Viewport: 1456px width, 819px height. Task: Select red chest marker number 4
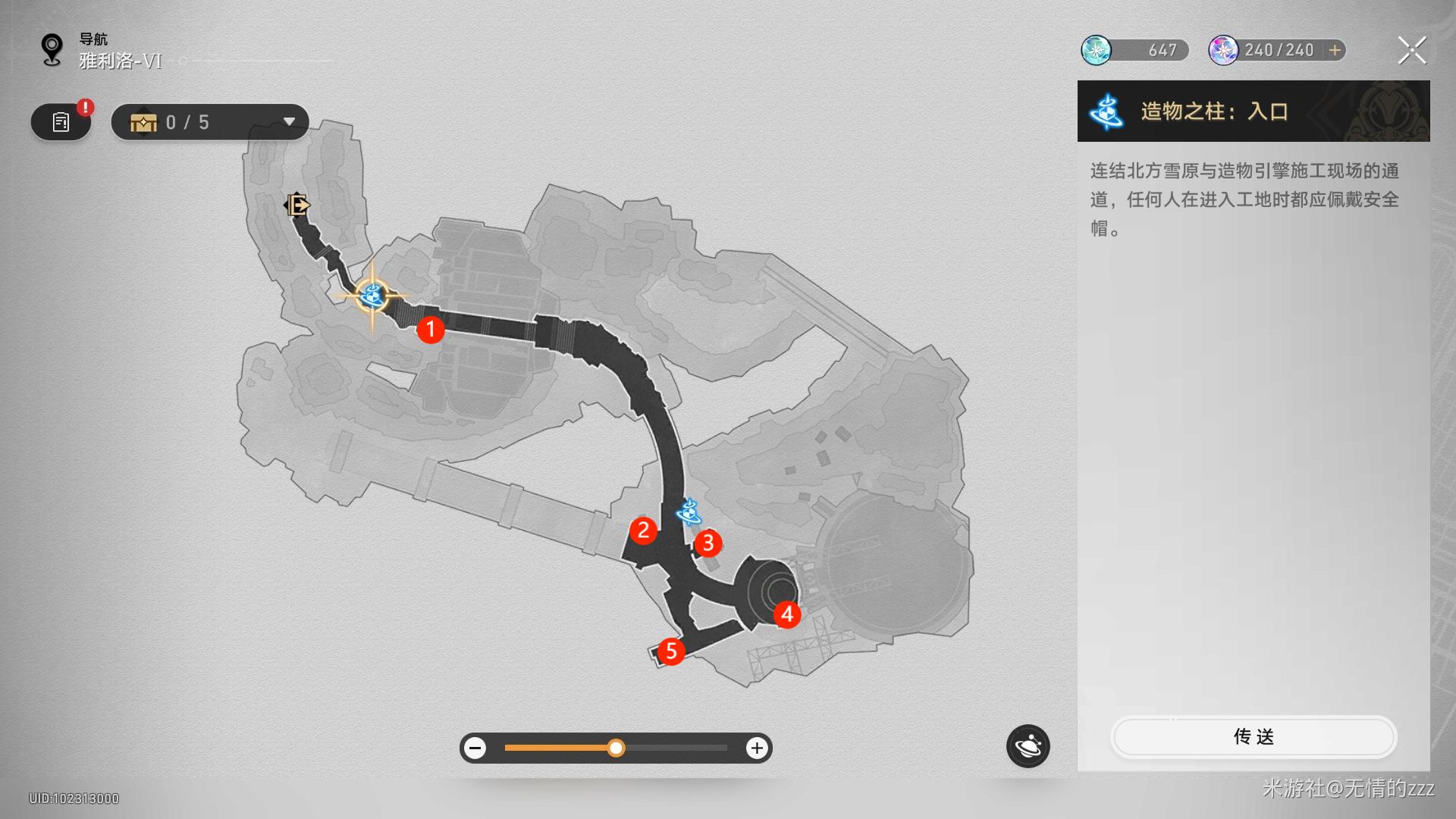[x=787, y=614]
